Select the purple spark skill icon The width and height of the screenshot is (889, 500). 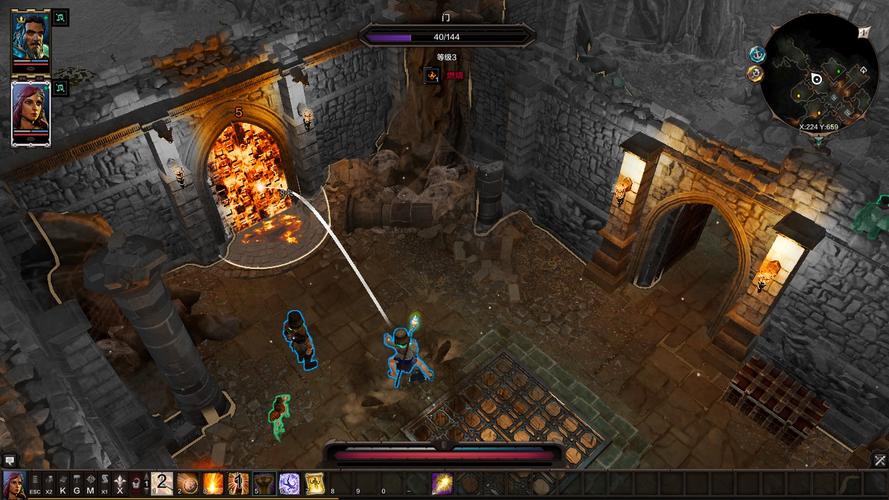click(441, 484)
